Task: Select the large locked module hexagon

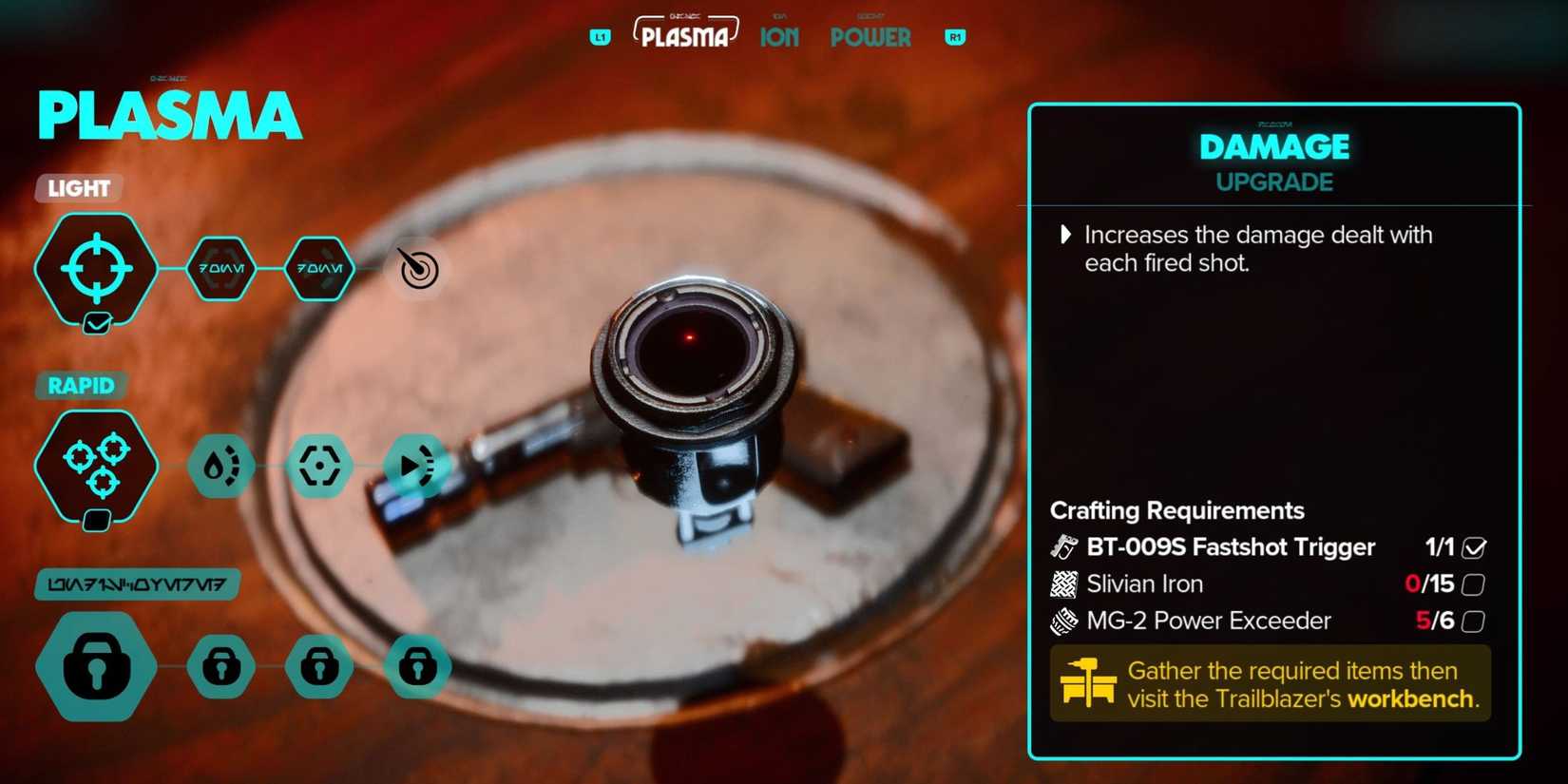Action: click(x=95, y=665)
